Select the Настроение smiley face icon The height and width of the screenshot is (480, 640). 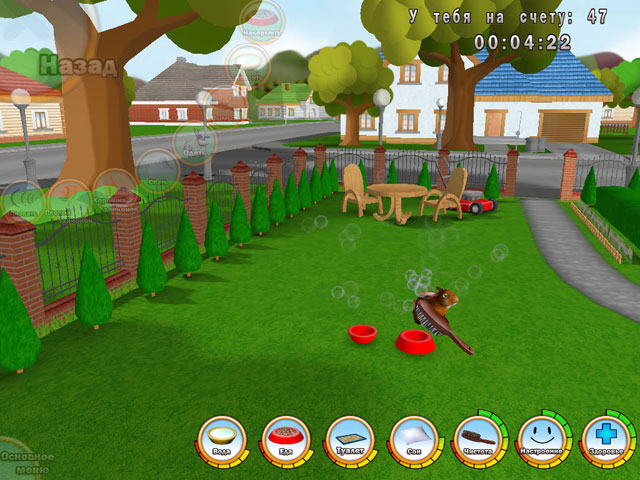pos(541,438)
